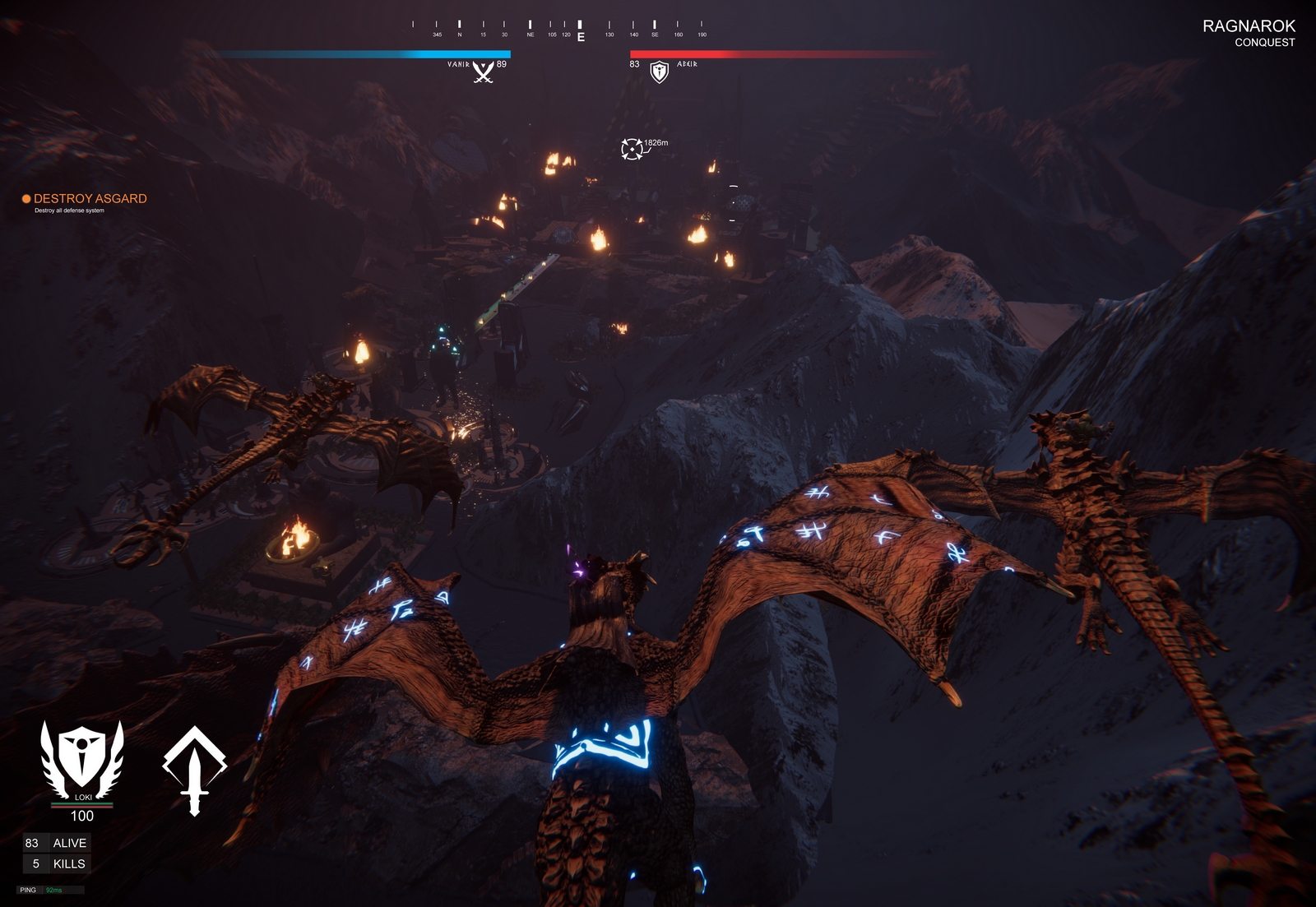This screenshot has height=907, width=1316.
Task: Click the SE marker on the compass
Action: pyautogui.click(x=654, y=36)
